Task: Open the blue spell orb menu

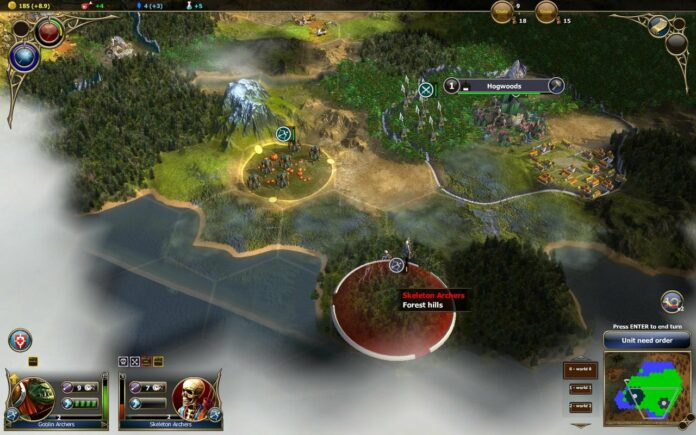Action: pos(24,58)
